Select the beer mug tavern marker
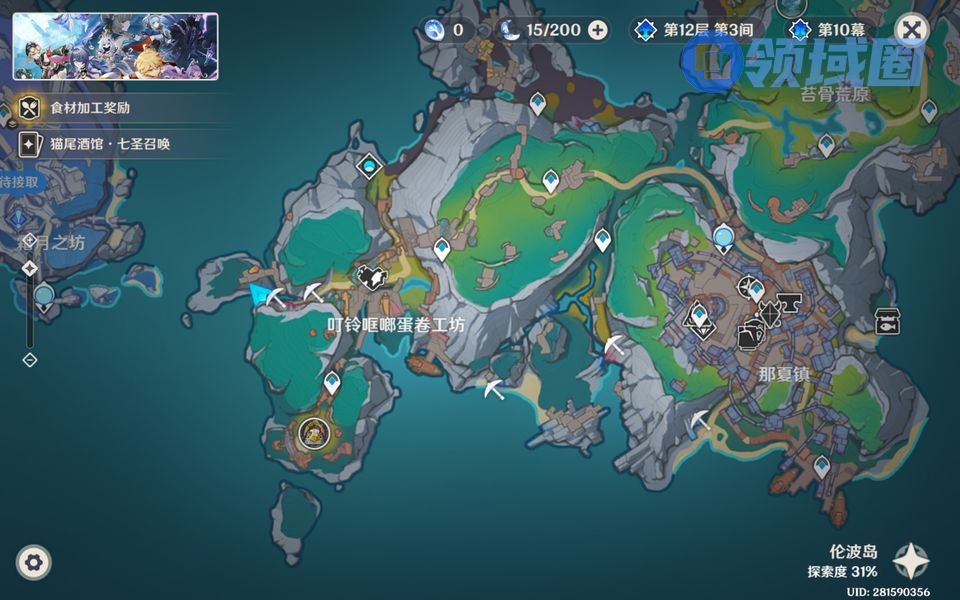The height and width of the screenshot is (600, 960). (x=749, y=337)
